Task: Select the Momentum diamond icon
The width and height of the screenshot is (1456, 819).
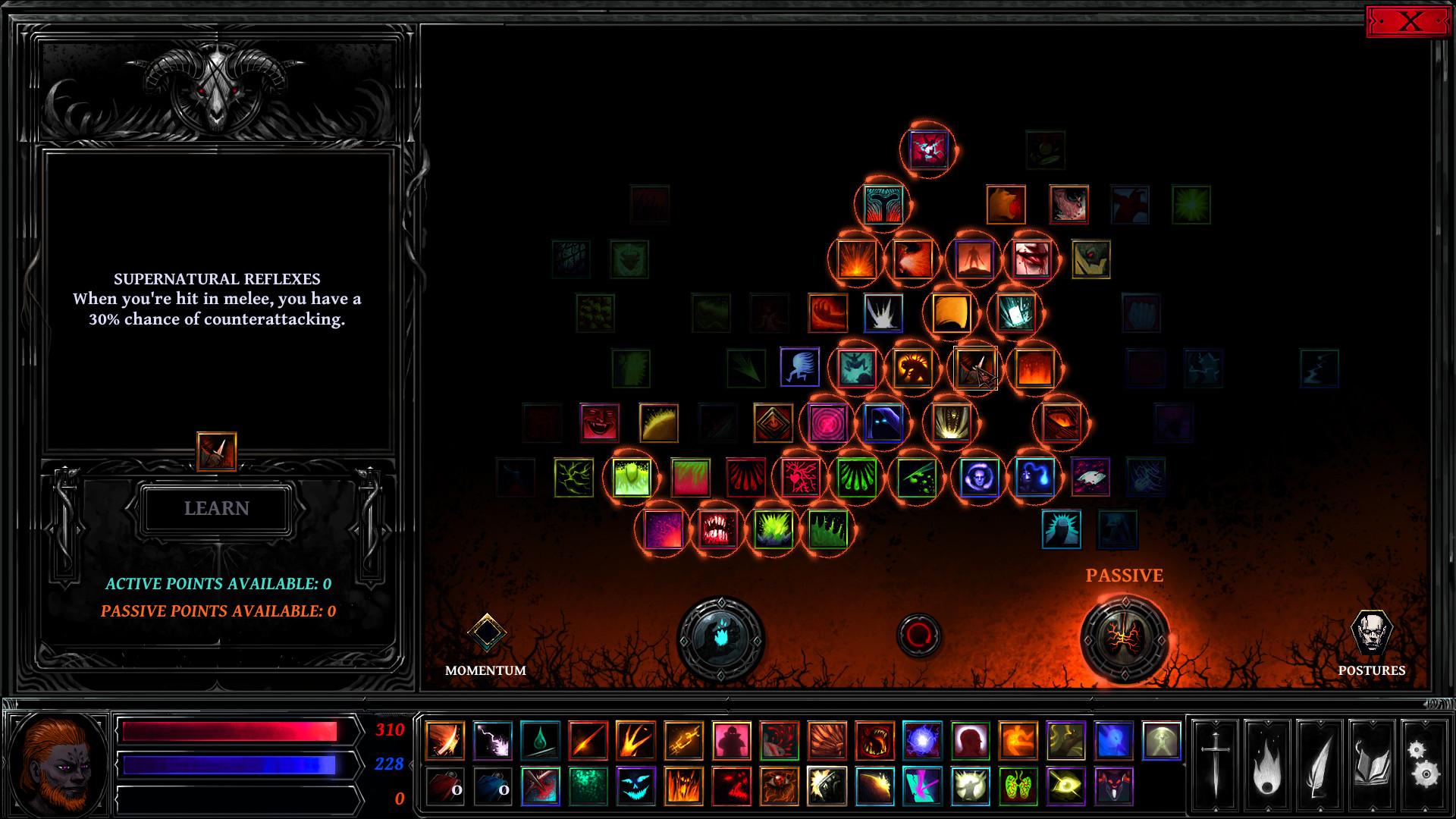Action: point(488,632)
